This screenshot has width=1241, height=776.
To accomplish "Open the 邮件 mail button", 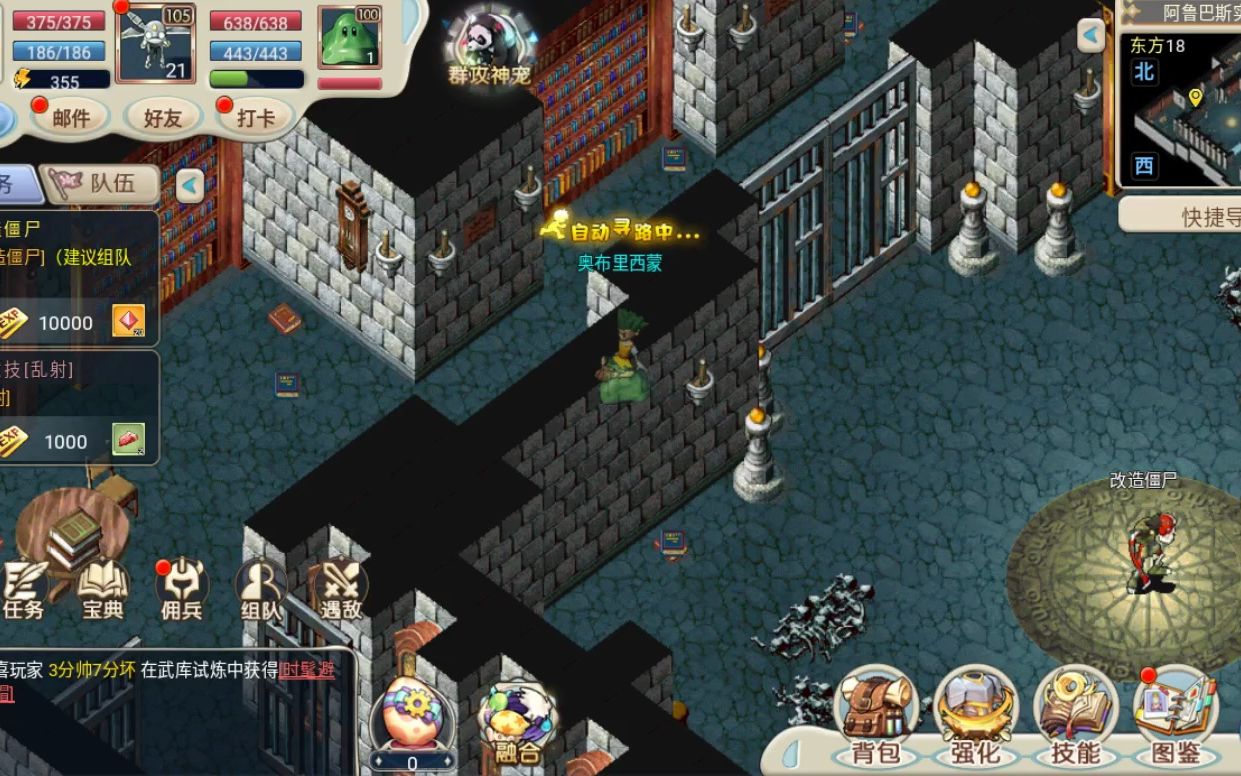I will (x=70, y=118).
